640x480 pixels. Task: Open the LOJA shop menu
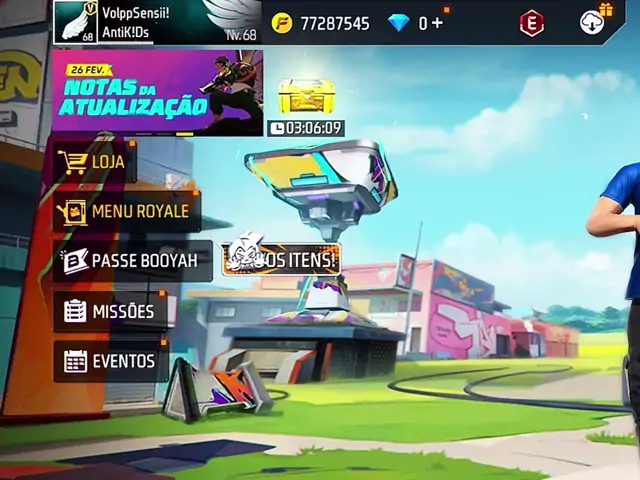96,162
